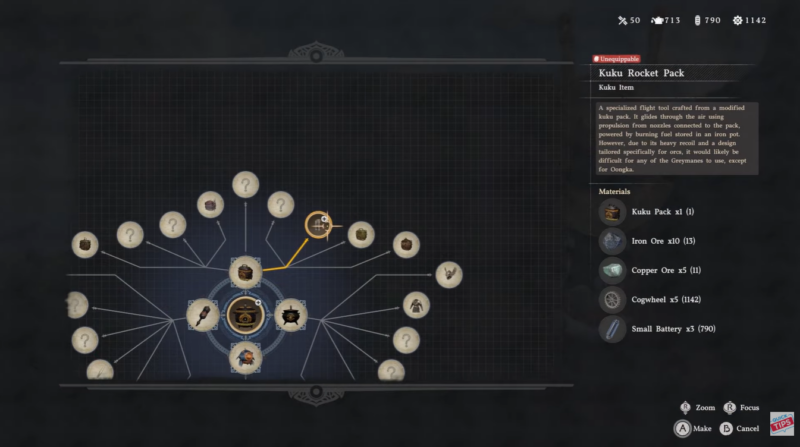
Task: Select the large central iron pot node
Action: click(245, 315)
